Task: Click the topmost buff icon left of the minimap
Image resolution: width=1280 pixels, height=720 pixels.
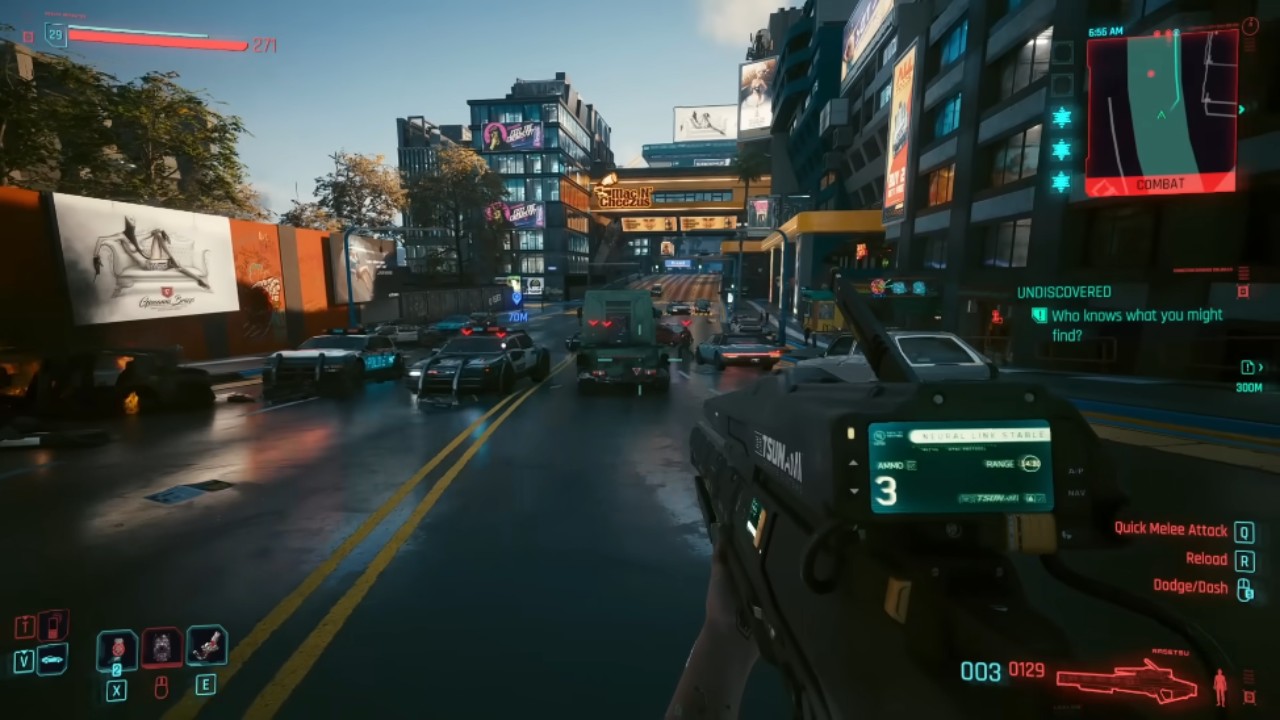Action: tap(1062, 117)
